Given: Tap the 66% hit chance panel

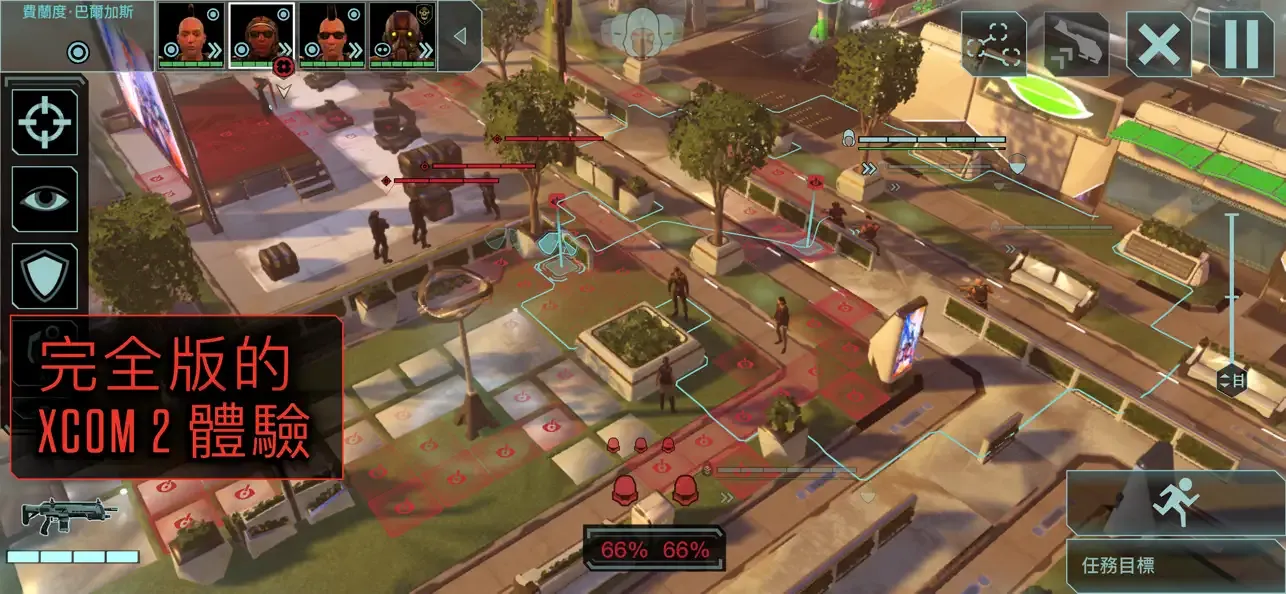Looking at the screenshot, I should (x=655, y=549).
